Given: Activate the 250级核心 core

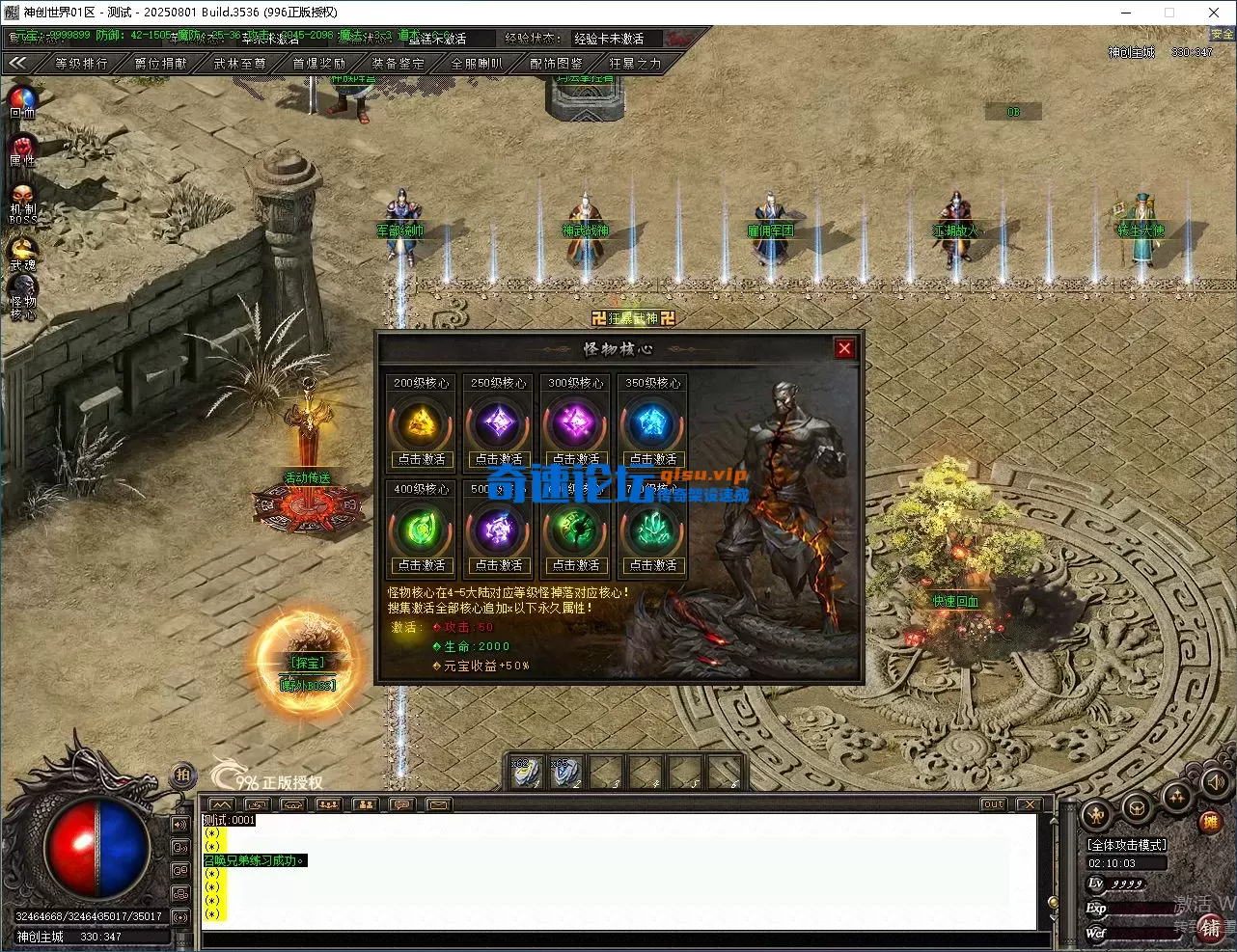Looking at the screenshot, I should pos(499,459).
